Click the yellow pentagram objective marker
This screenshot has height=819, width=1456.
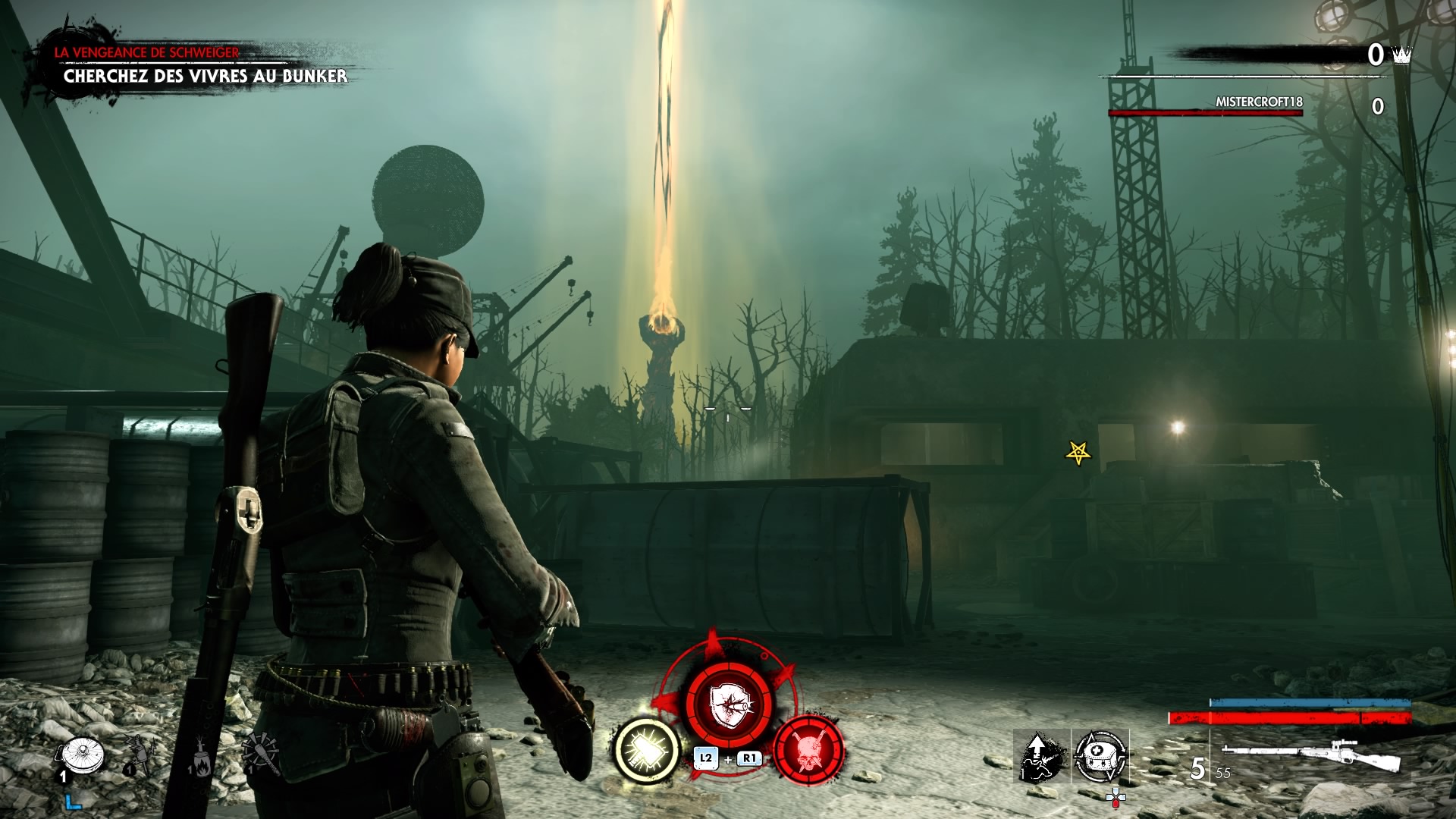point(1078,453)
